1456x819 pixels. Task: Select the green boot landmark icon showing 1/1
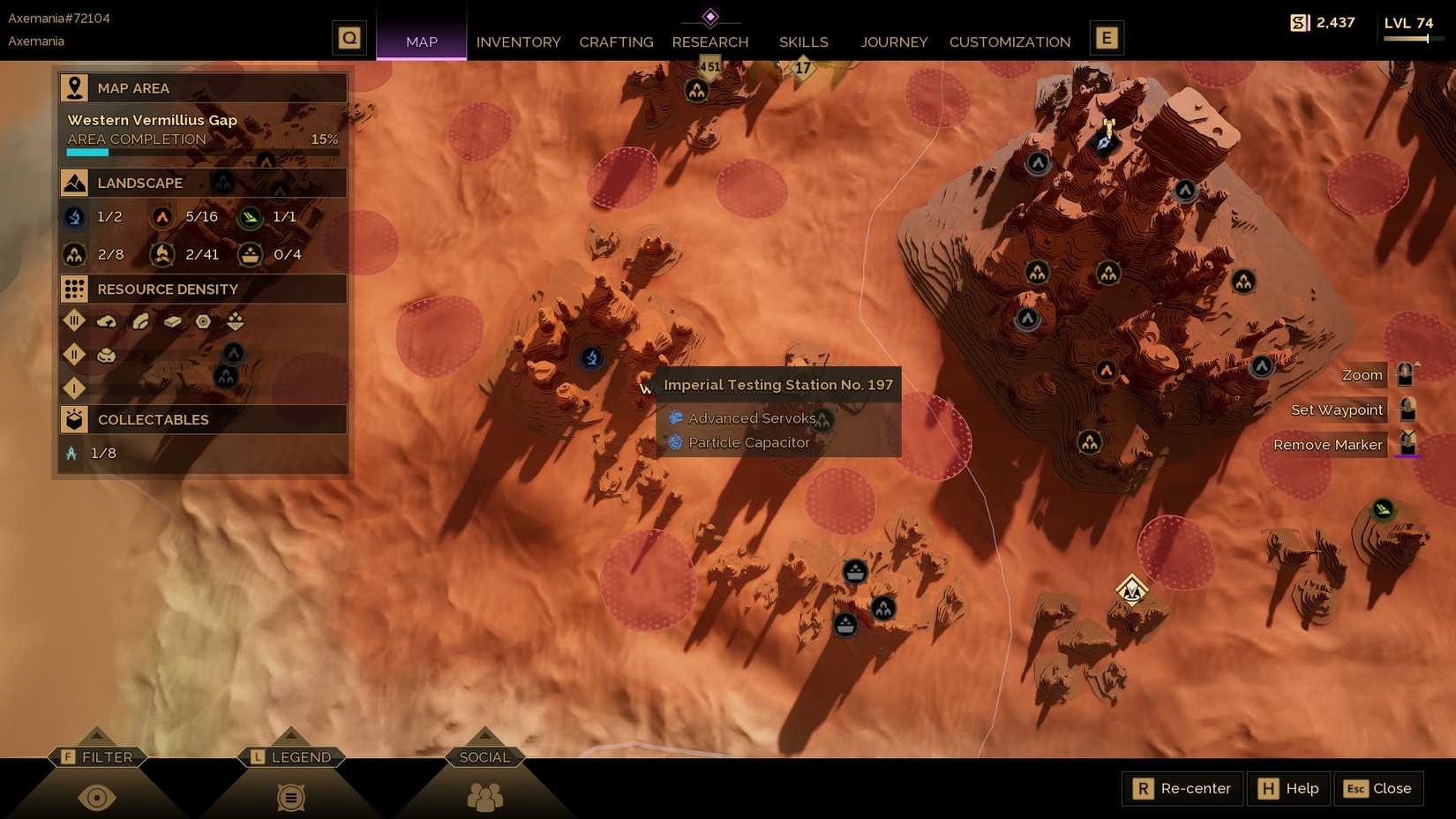(x=250, y=217)
